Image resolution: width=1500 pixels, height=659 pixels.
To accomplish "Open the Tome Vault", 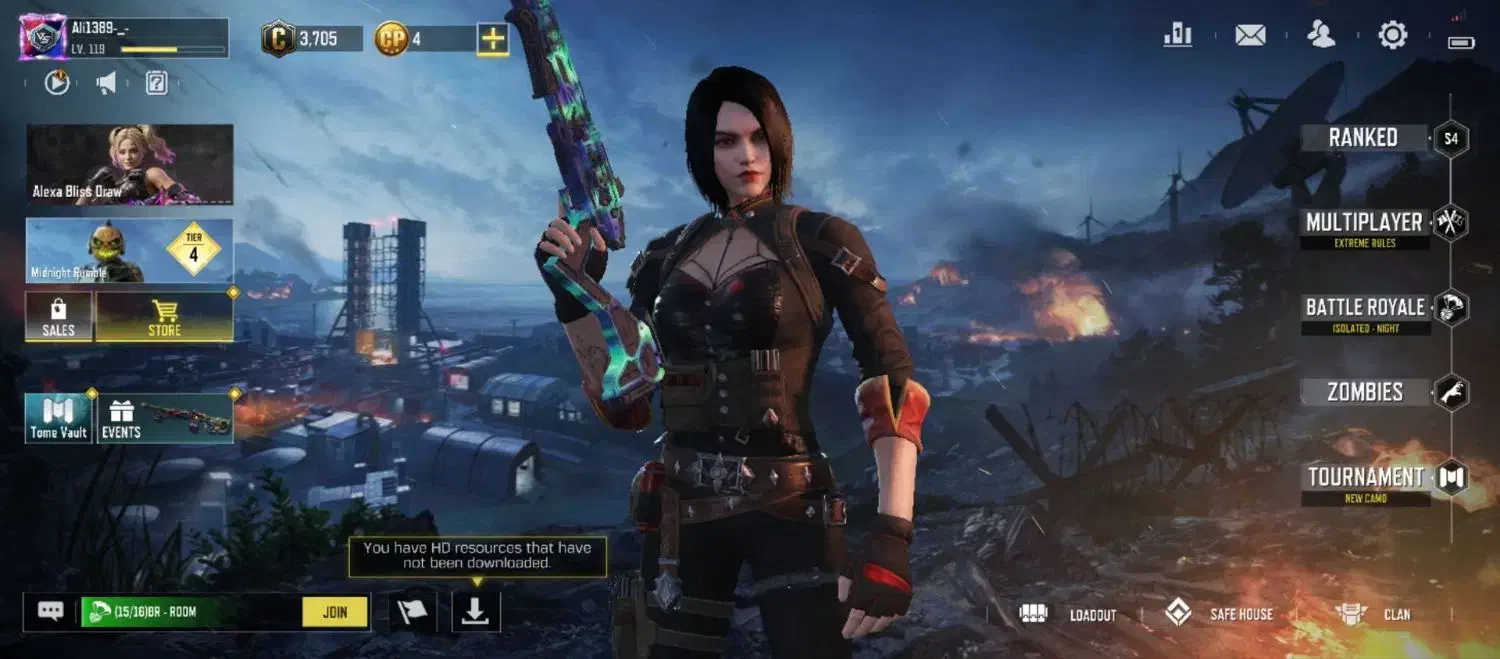I will point(59,418).
